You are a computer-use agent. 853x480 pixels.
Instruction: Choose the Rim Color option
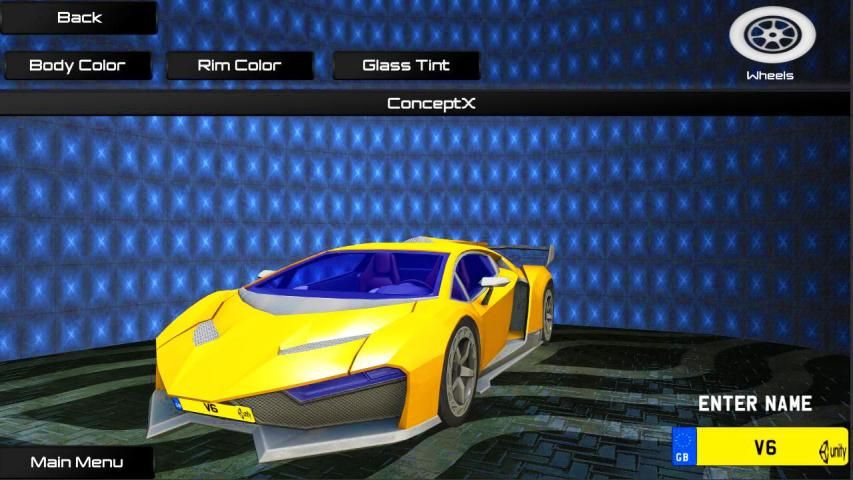(239, 66)
